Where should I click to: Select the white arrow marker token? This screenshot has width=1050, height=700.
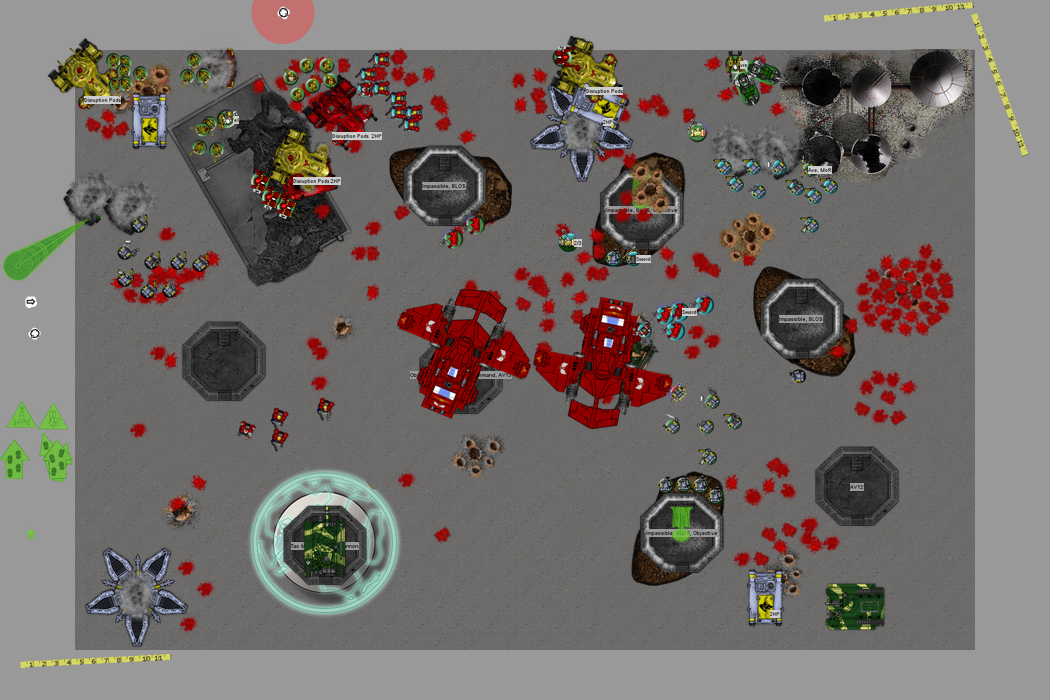pyautogui.click(x=30, y=302)
